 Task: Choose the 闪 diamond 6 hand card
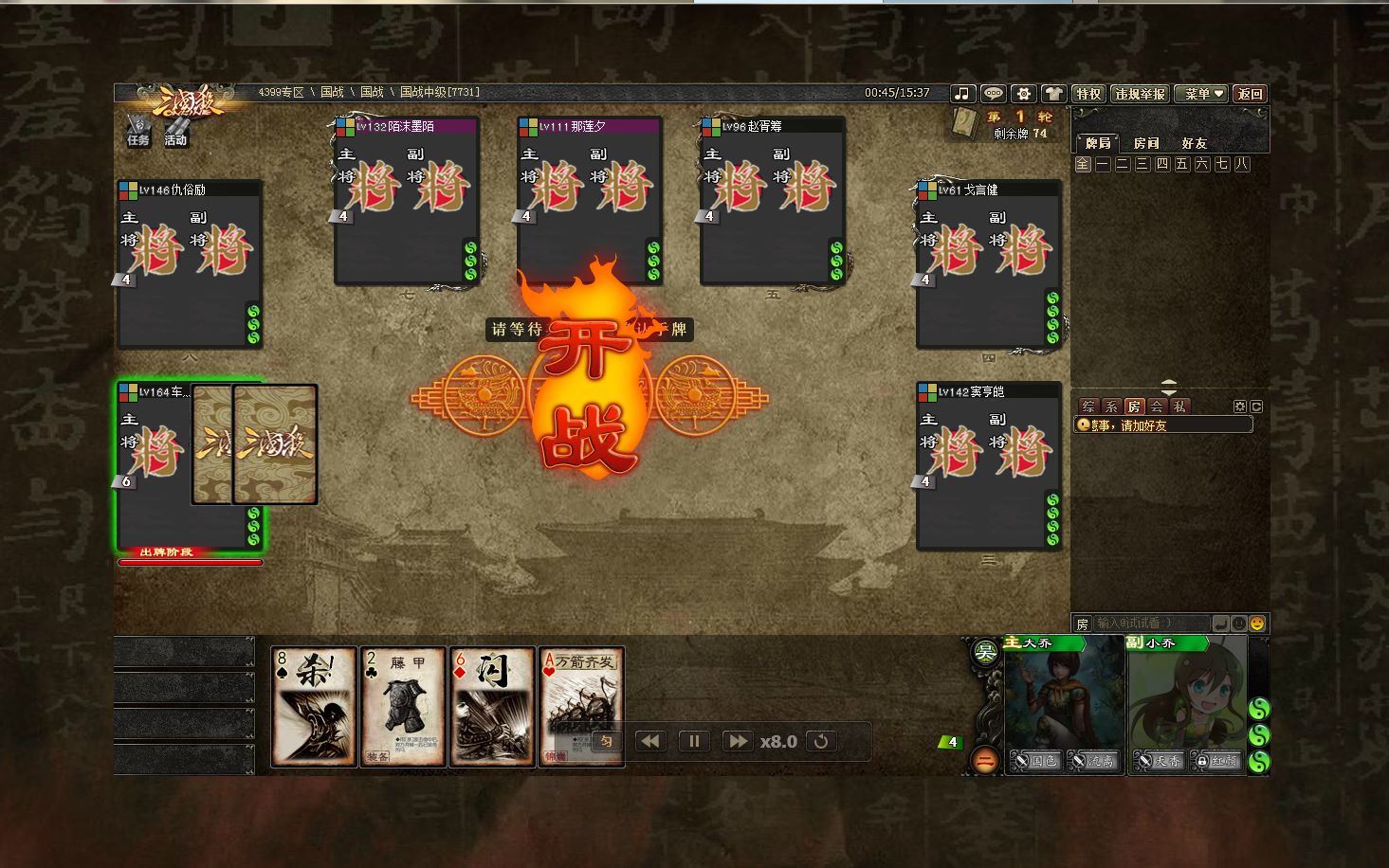[492, 706]
